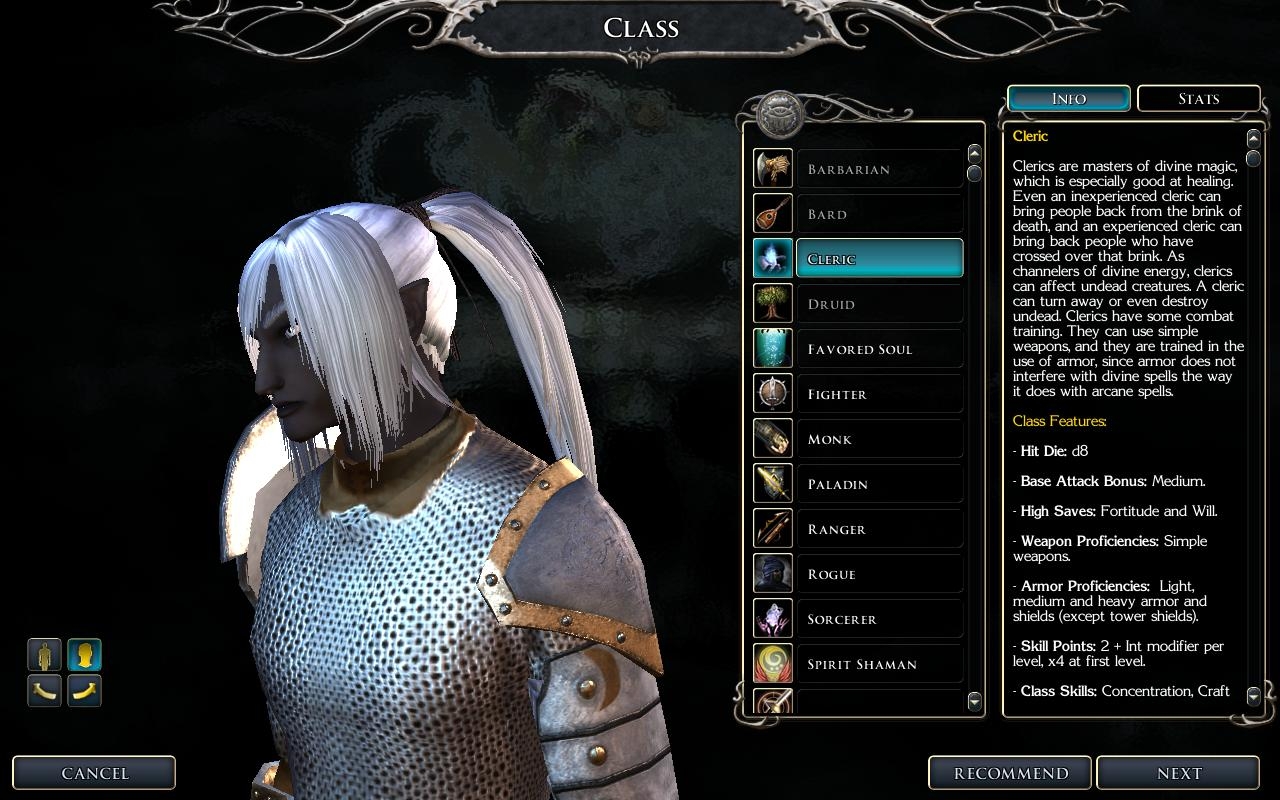Click the class list's down arrow

click(x=975, y=702)
